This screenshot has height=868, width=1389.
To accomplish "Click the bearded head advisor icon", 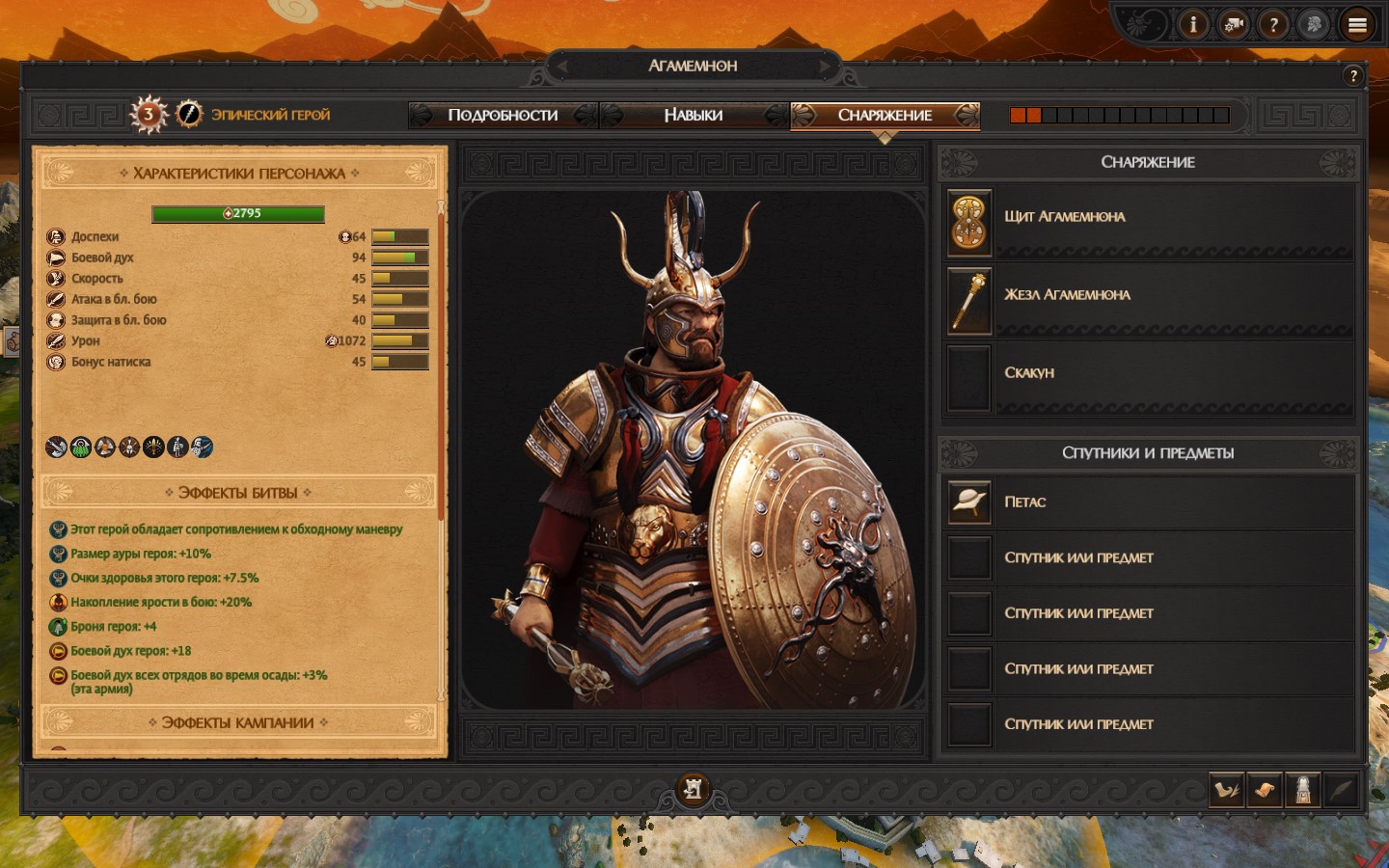I will [1314, 24].
